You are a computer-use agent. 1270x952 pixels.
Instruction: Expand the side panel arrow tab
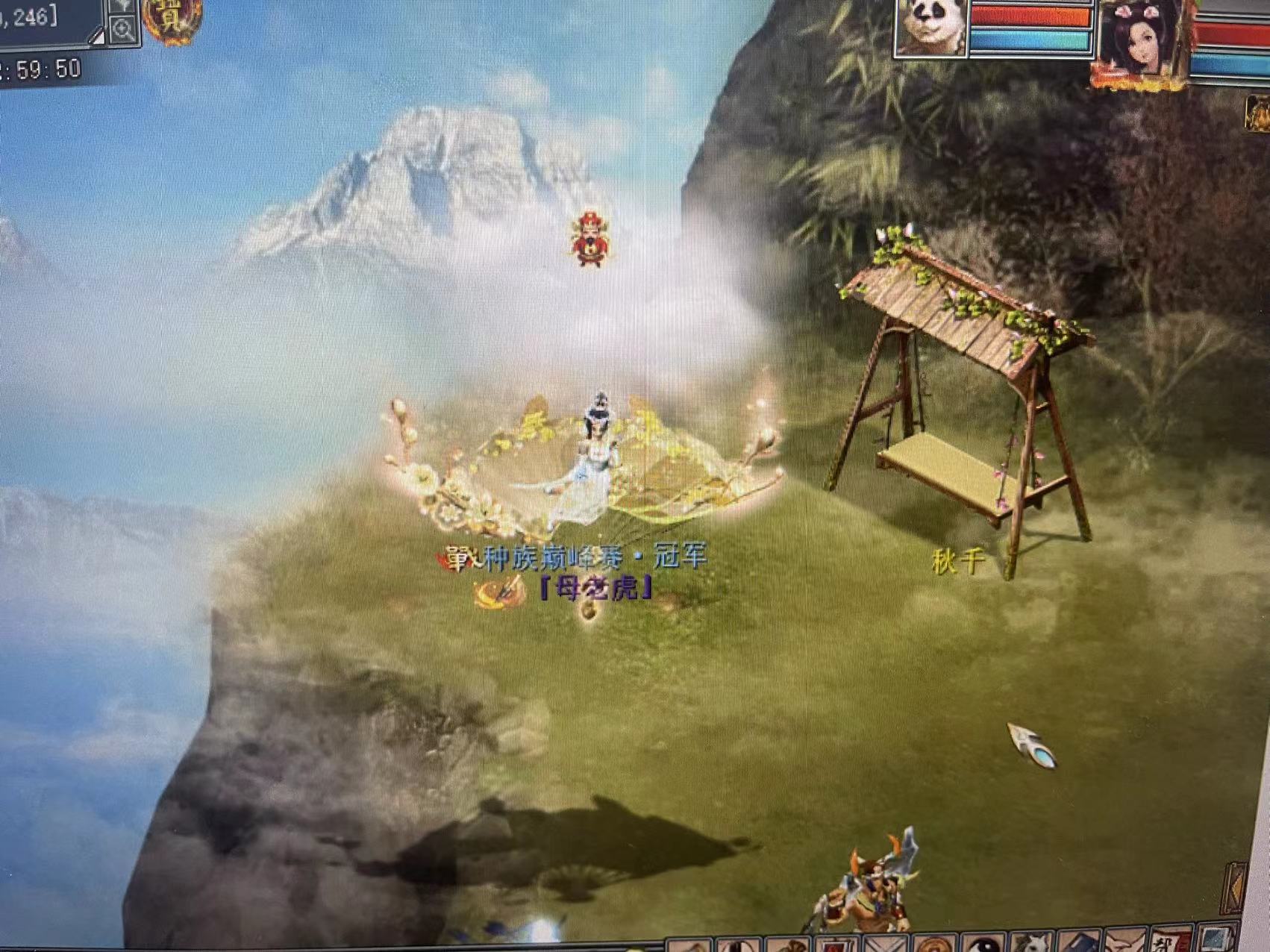pyautogui.click(x=1235, y=888)
